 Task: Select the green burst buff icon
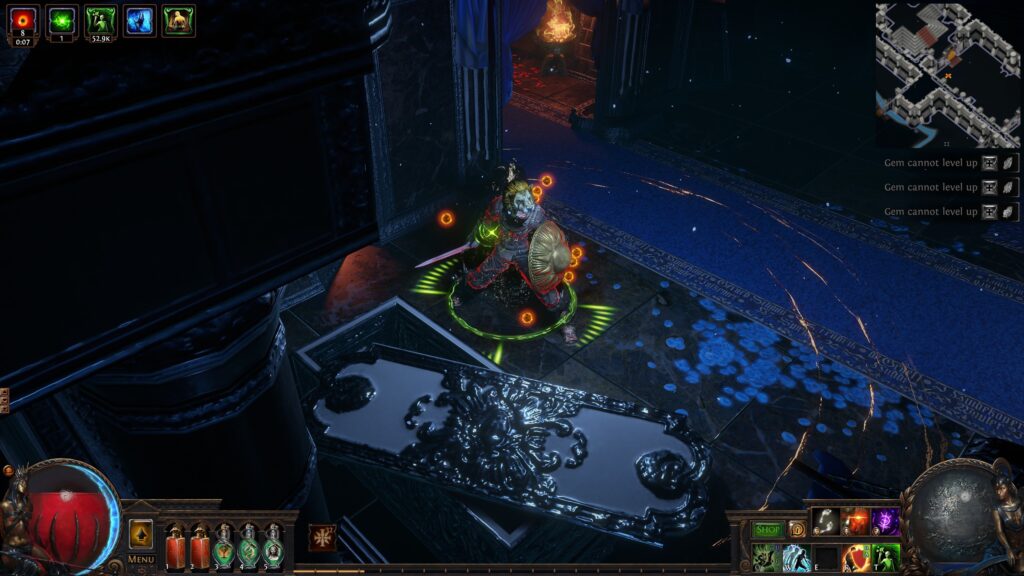[62, 21]
